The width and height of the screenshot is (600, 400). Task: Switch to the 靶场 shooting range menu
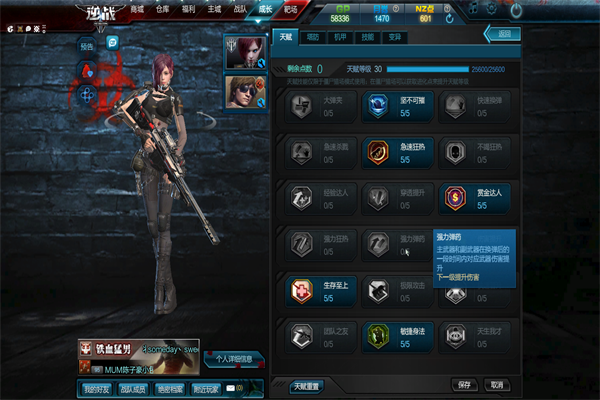coord(291,9)
